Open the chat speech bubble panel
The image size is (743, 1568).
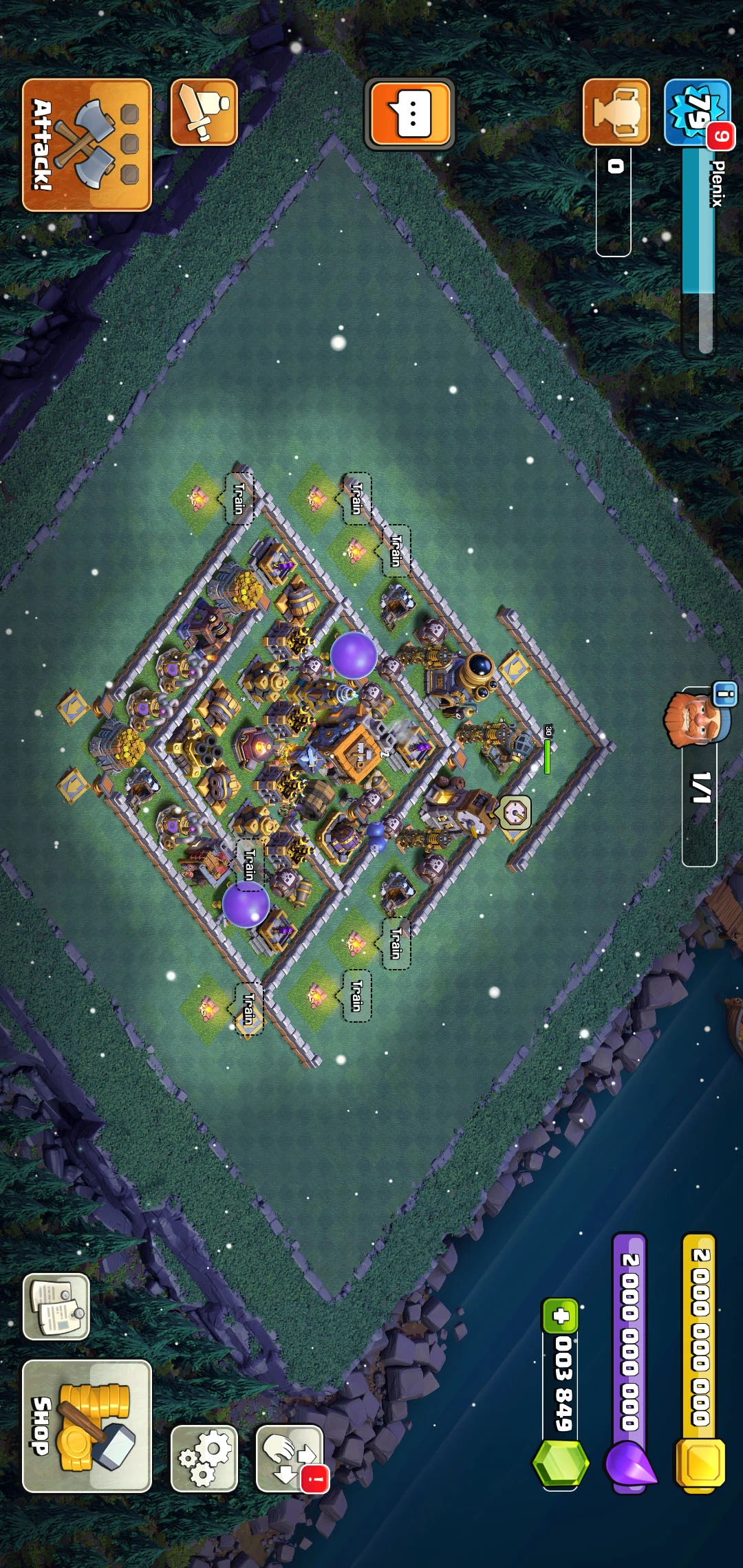point(409,113)
